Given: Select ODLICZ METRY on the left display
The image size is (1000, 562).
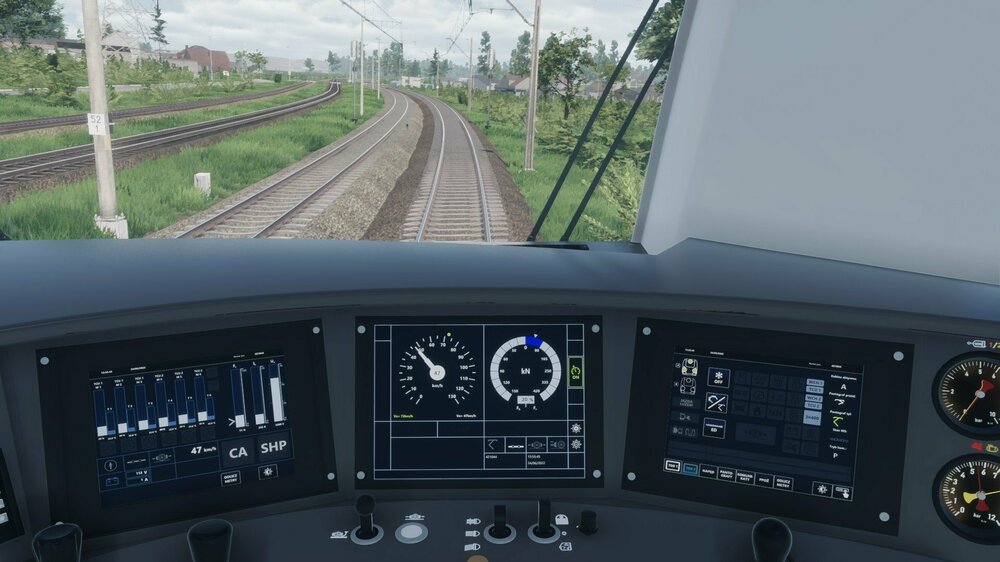Looking at the screenshot, I should pyautogui.click(x=230, y=477).
